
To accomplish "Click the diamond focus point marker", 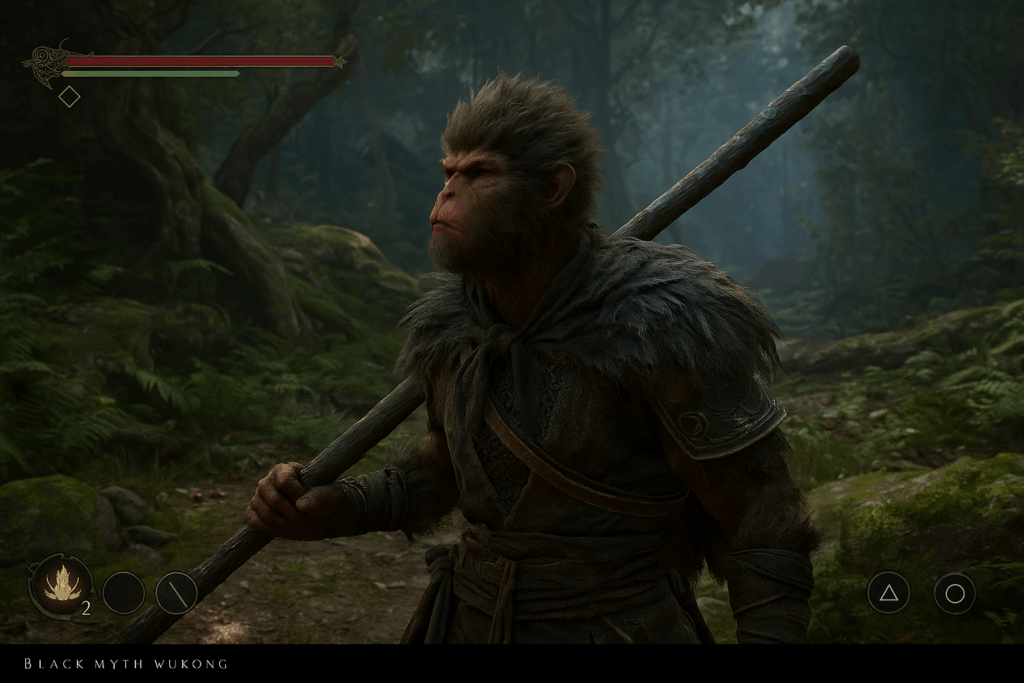I will [x=69, y=97].
